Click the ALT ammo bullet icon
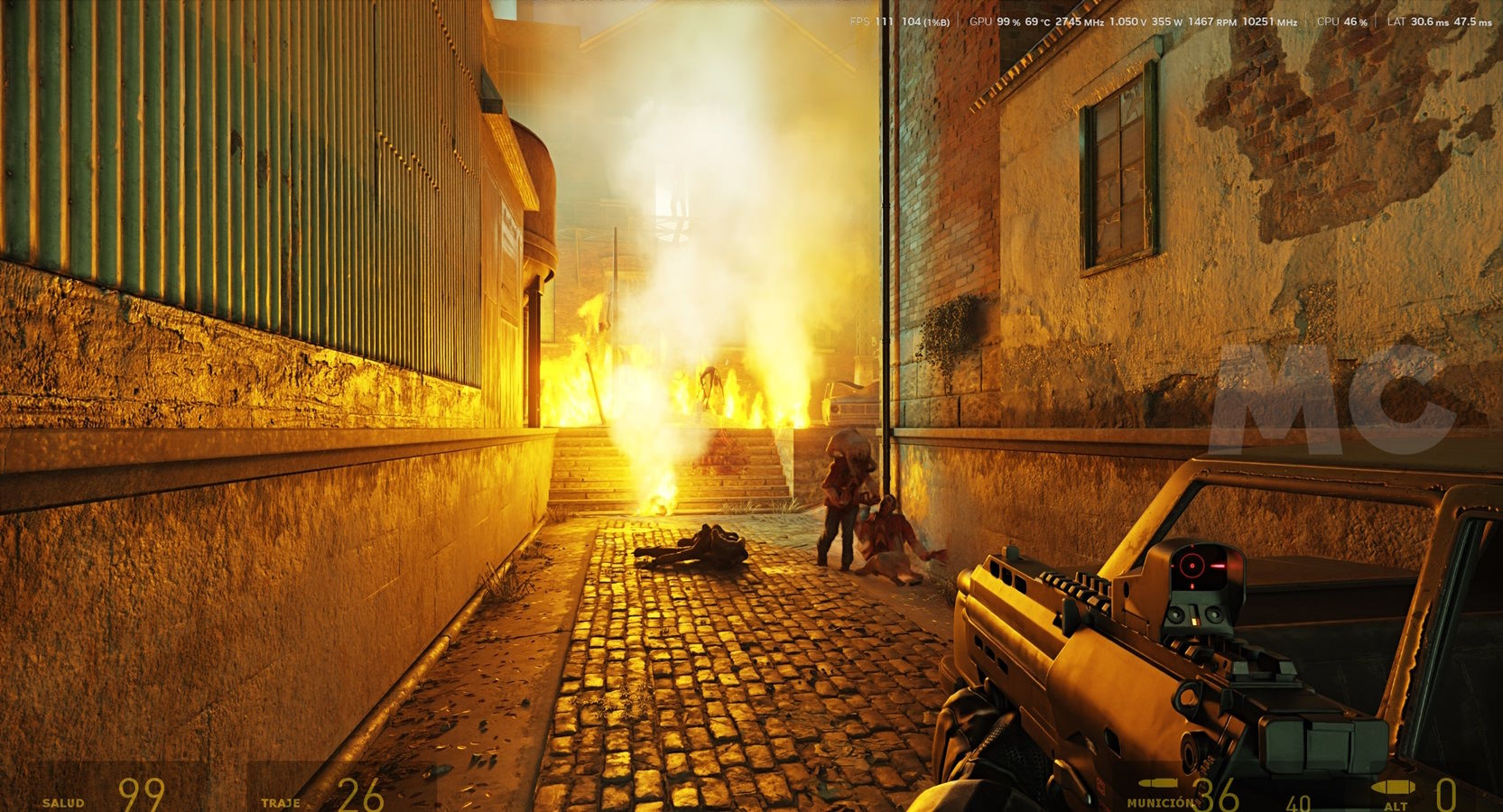The image size is (1503, 812). (1393, 787)
